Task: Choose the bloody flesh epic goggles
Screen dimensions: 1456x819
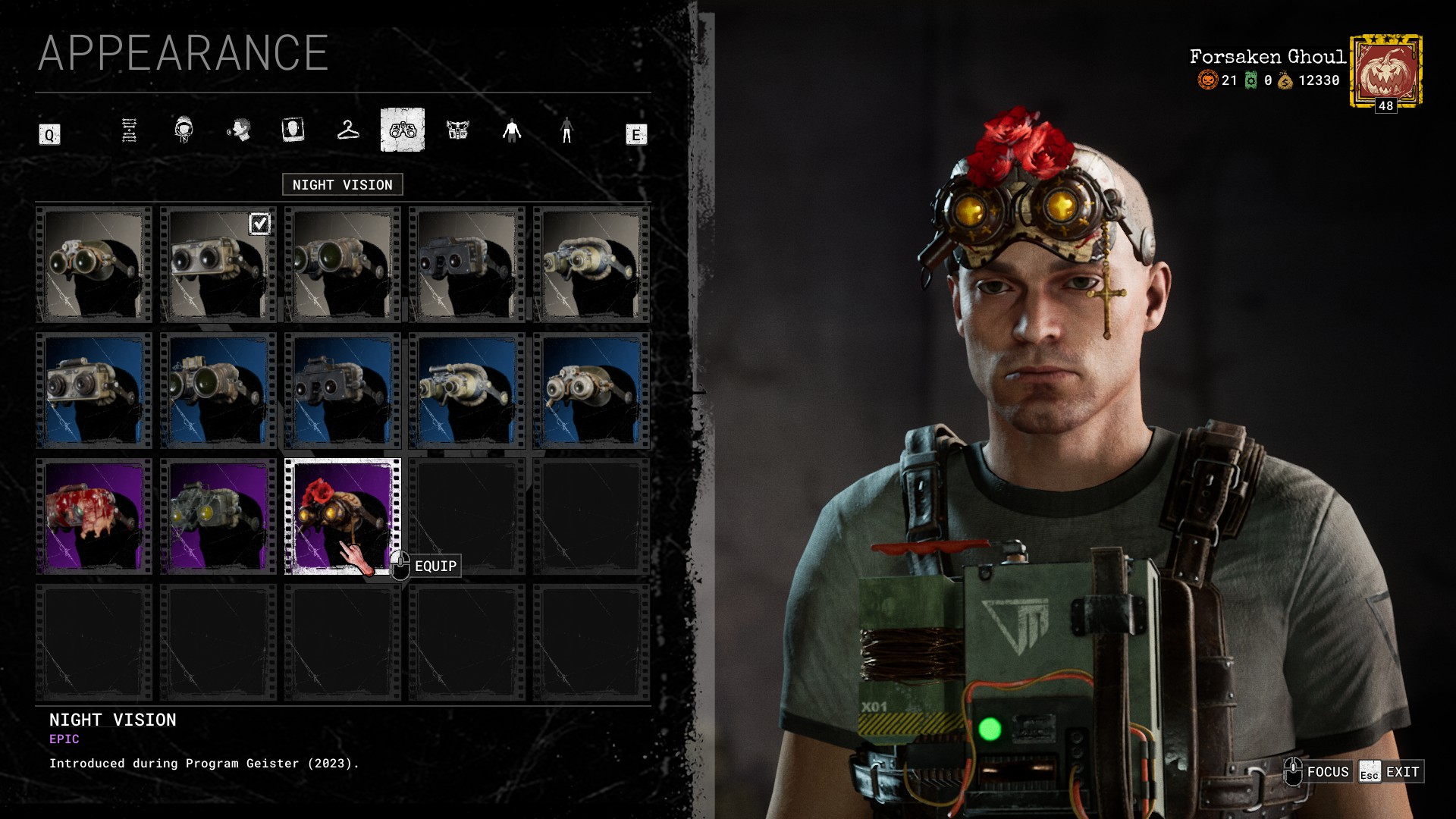Action: (x=93, y=516)
